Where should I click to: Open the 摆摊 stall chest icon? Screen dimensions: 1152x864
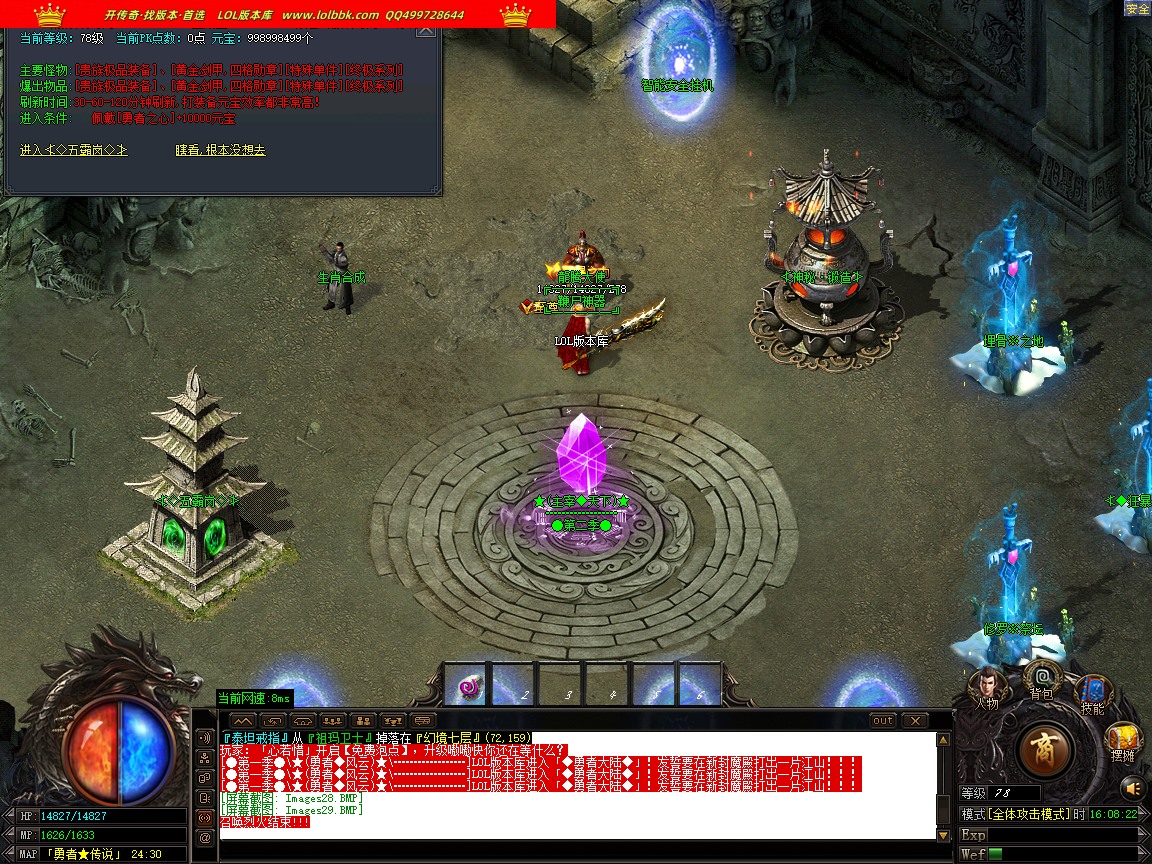tap(1124, 741)
